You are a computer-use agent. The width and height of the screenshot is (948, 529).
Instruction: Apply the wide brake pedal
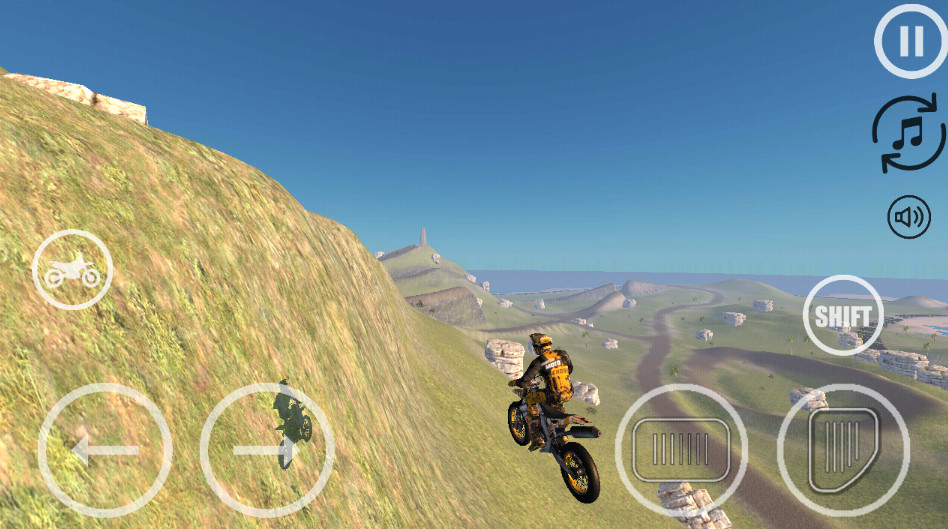tap(681, 449)
